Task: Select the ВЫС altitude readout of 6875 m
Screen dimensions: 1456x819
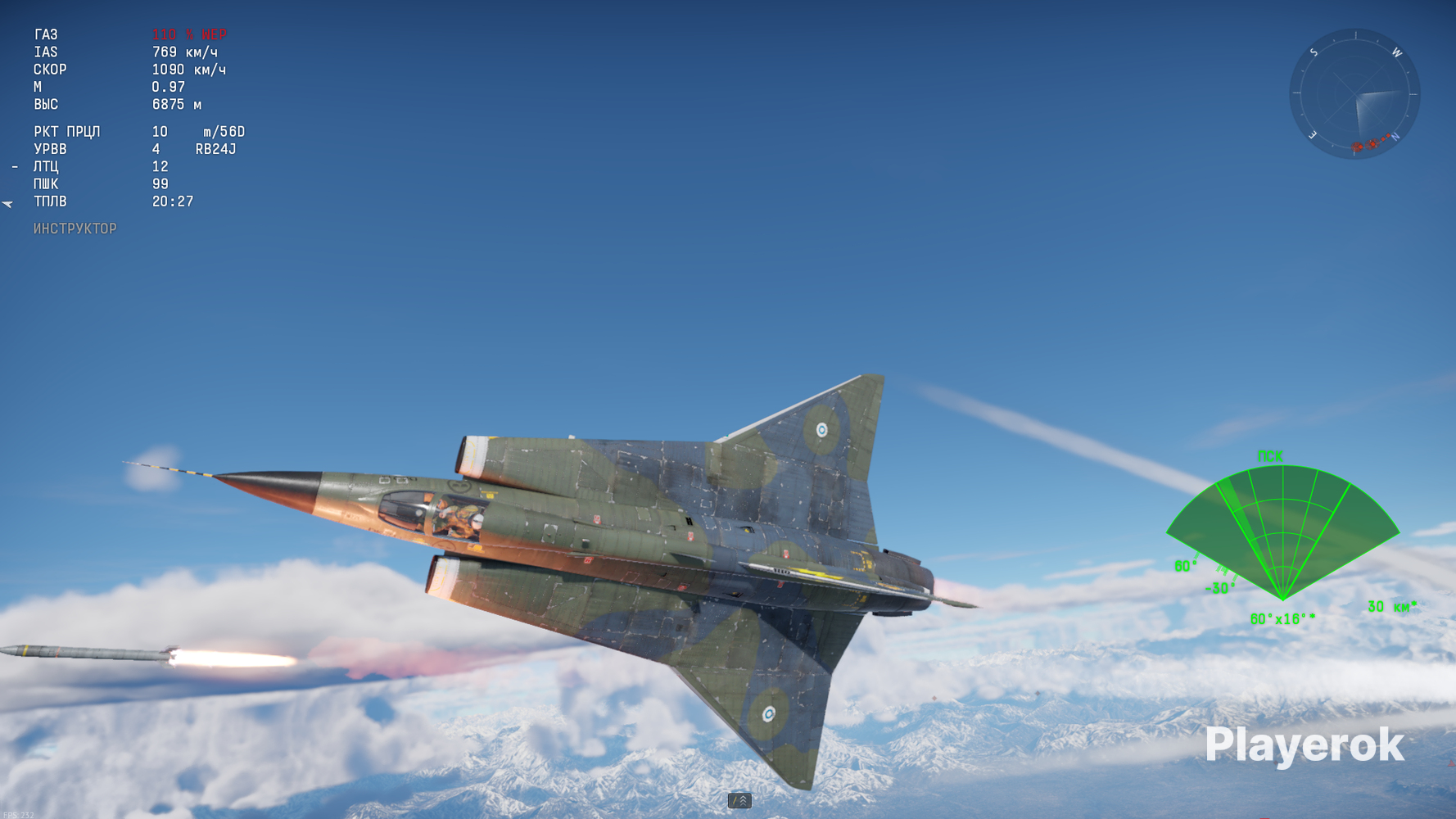Action: pos(123,104)
